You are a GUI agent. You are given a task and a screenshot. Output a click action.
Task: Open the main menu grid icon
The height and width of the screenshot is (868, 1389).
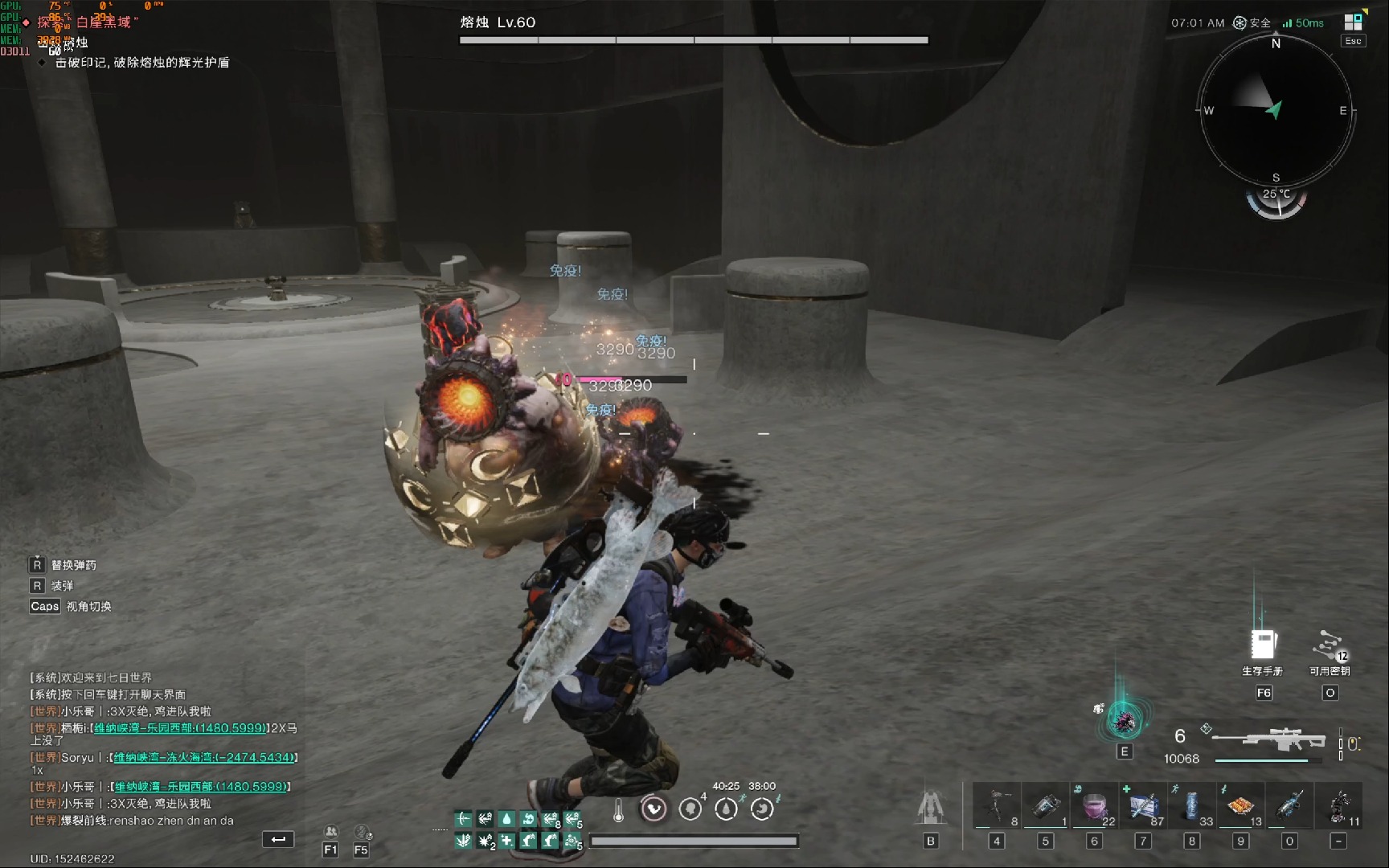pos(1354,23)
